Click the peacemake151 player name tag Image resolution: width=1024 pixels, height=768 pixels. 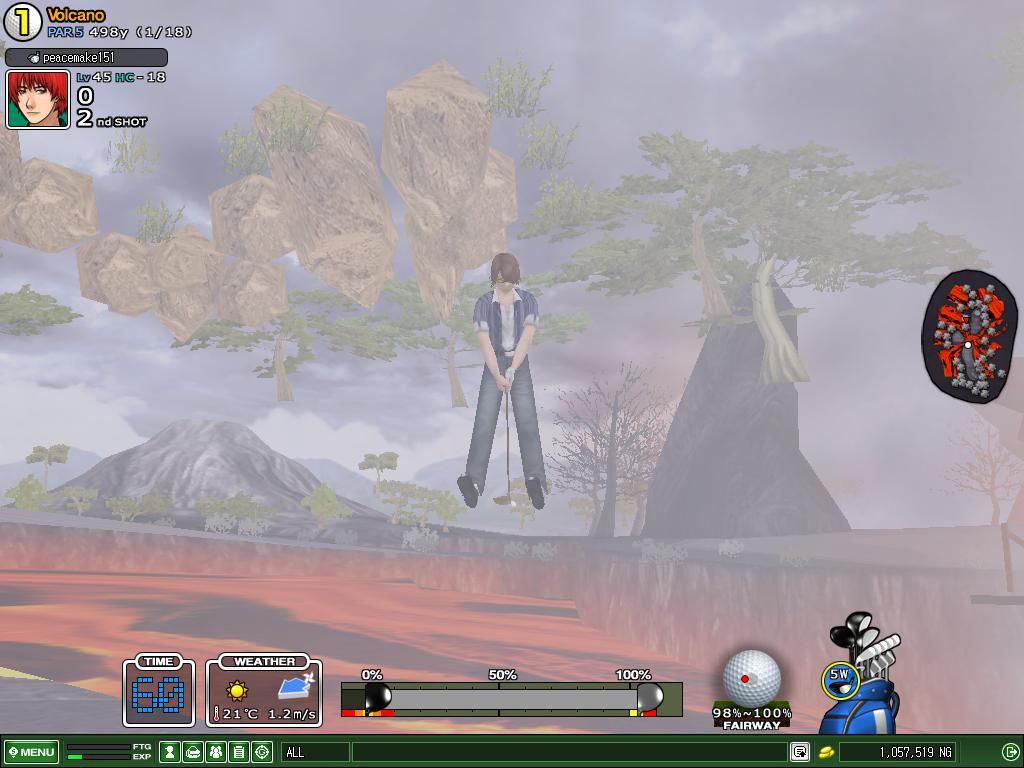[x=86, y=58]
